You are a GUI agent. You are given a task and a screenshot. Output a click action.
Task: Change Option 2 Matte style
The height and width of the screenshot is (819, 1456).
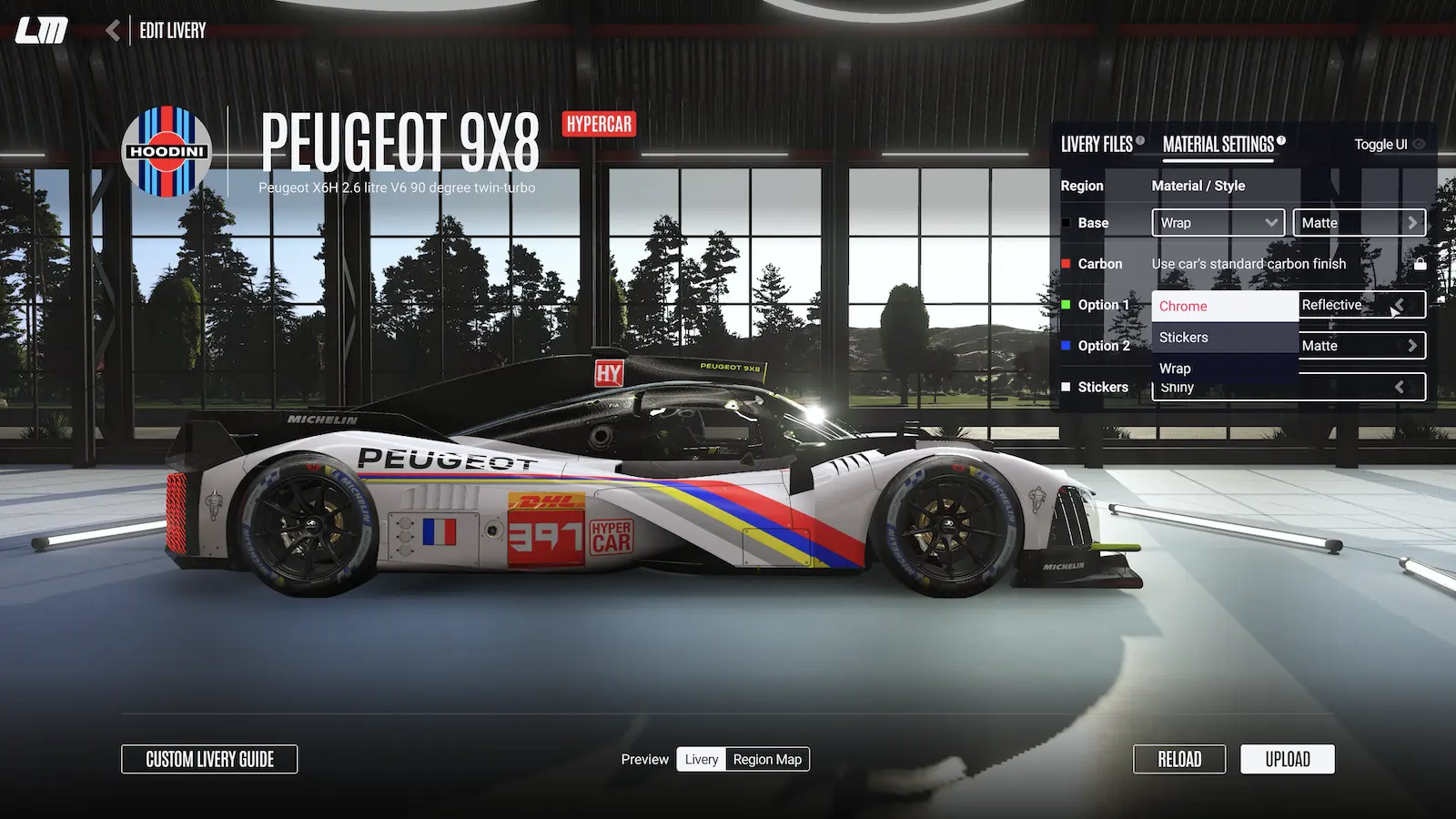tap(1360, 346)
